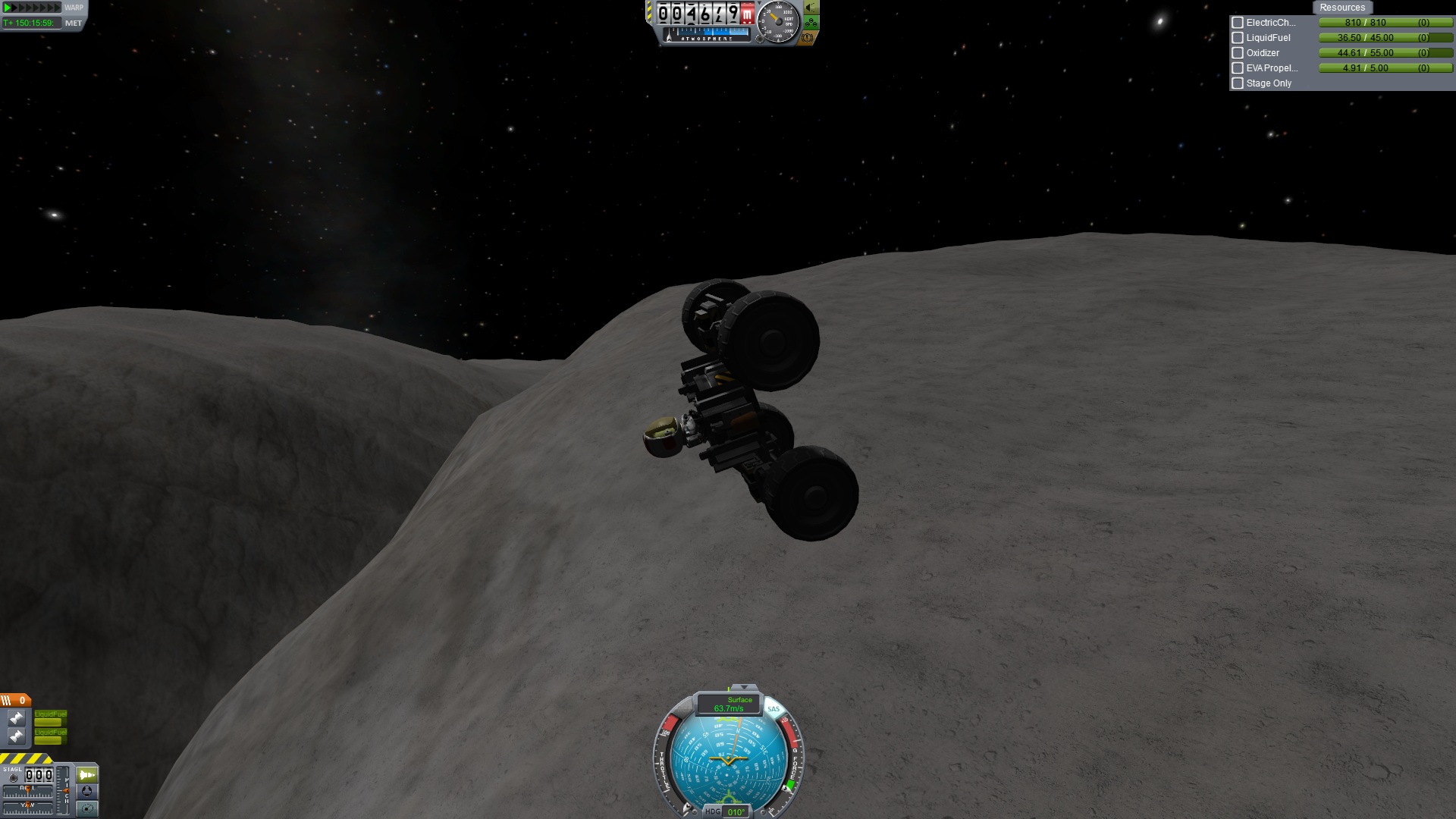Tick the Oxidizer resource checkbox
This screenshot has height=819, width=1456.
[1238, 53]
